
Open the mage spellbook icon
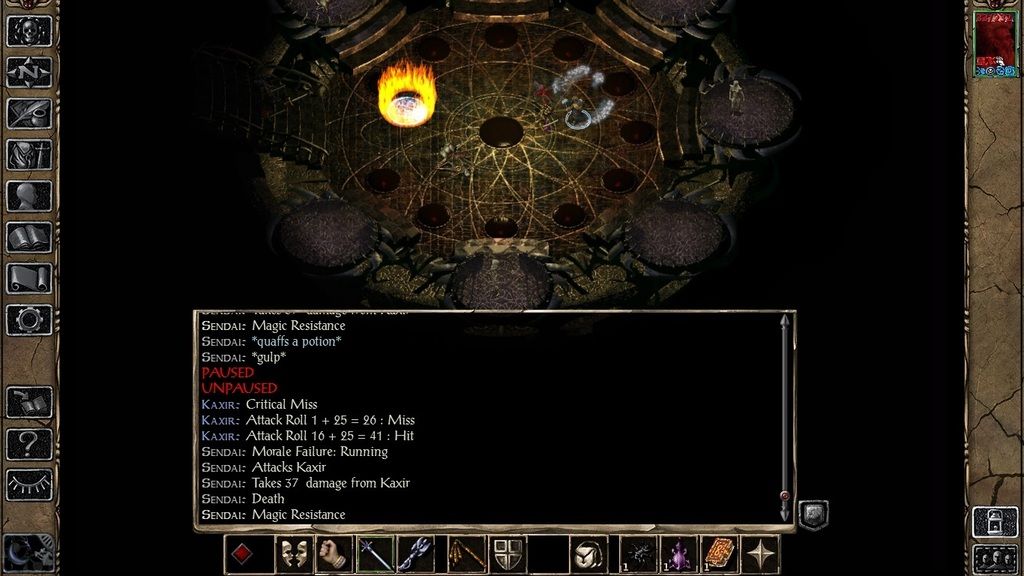[29, 237]
